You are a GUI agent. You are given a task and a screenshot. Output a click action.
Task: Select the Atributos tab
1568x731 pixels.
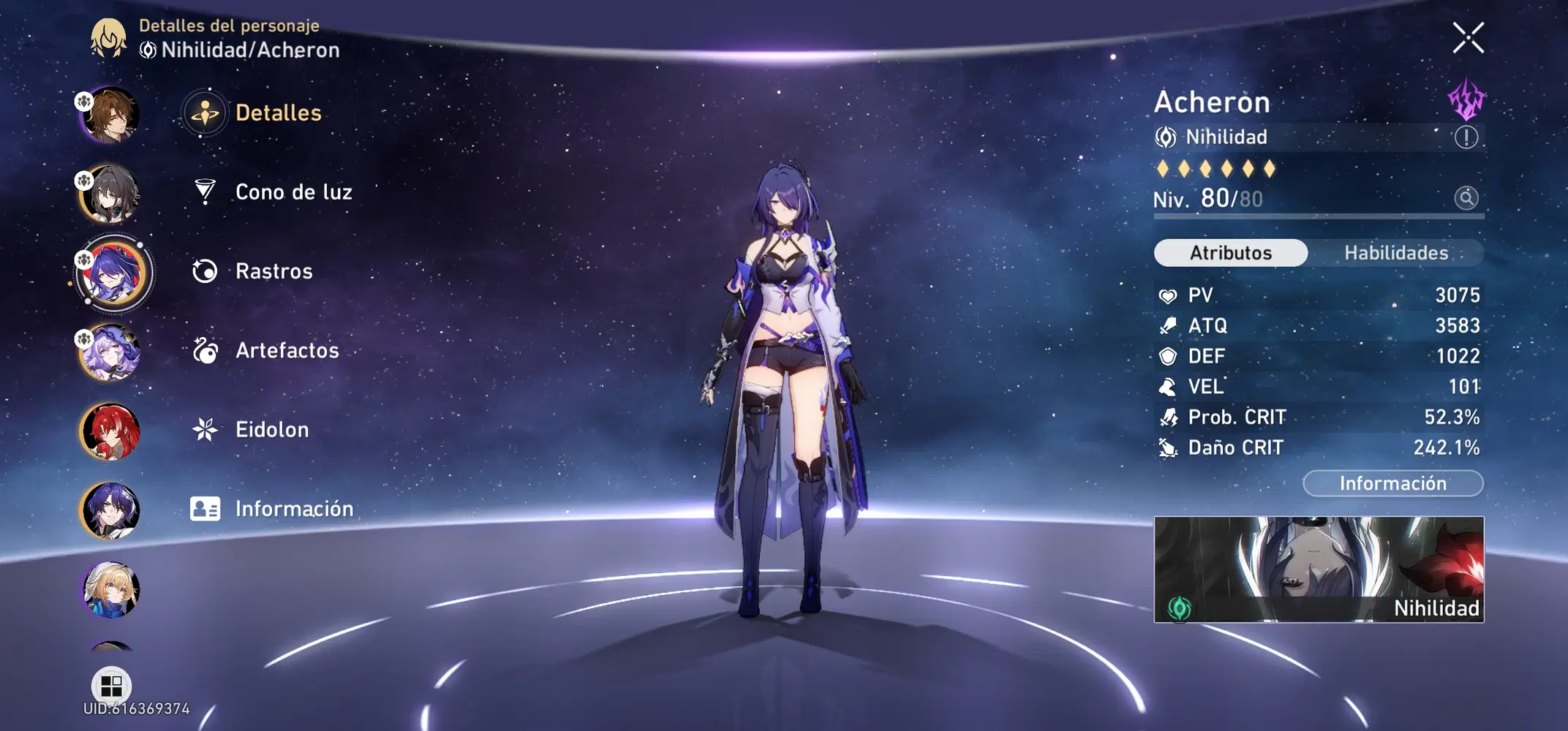pos(1229,252)
